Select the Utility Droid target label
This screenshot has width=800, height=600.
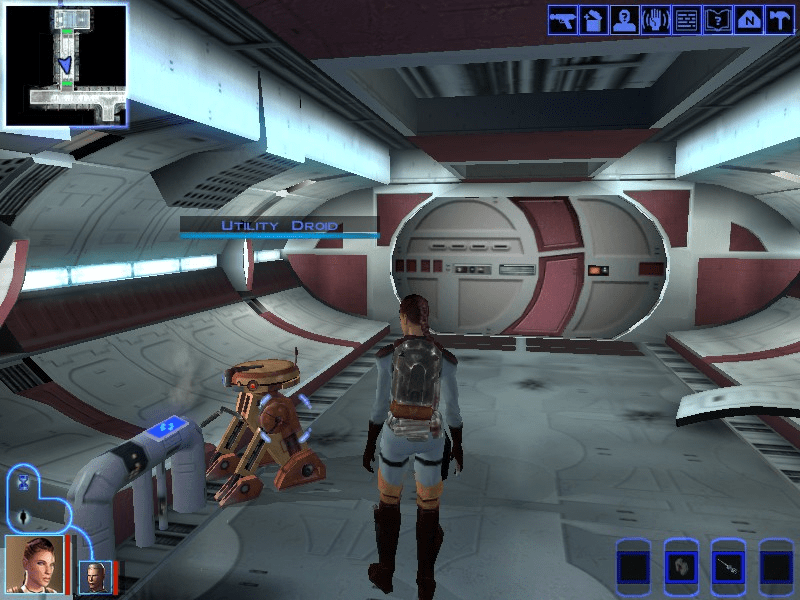coord(279,226)
